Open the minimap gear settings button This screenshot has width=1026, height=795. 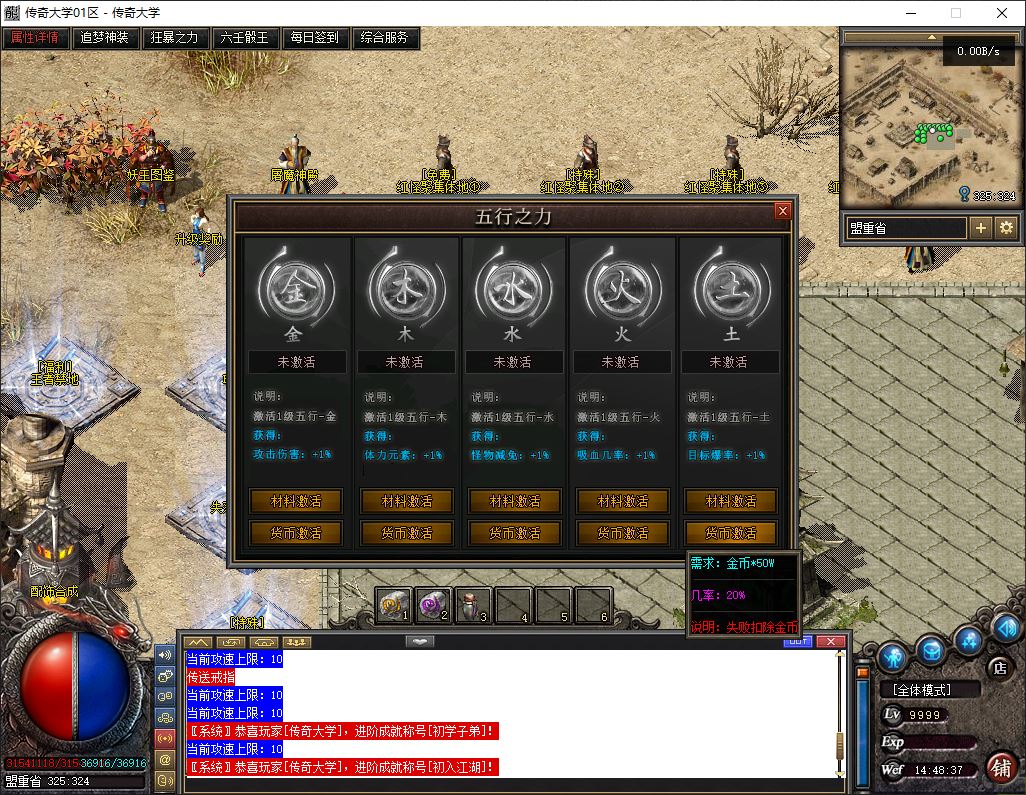tap(1006, 228)
